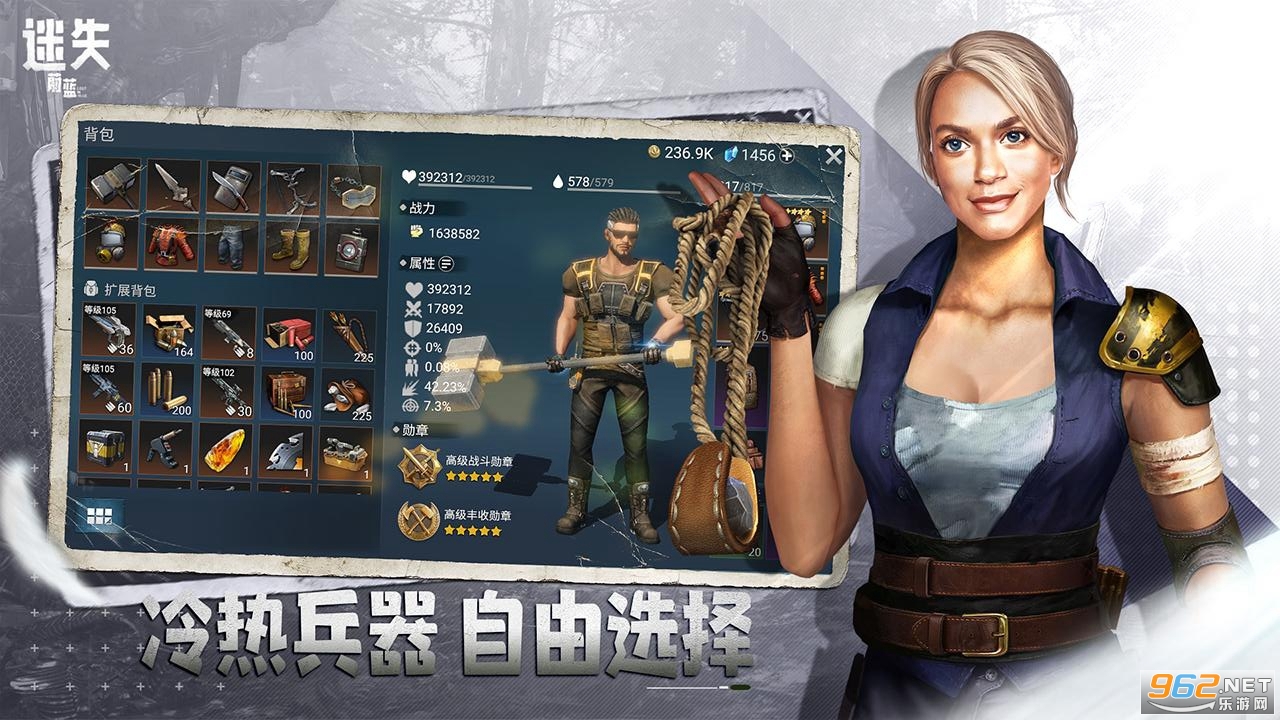
Task: Click the gold coin currency icon
Action: pos(656,151)
